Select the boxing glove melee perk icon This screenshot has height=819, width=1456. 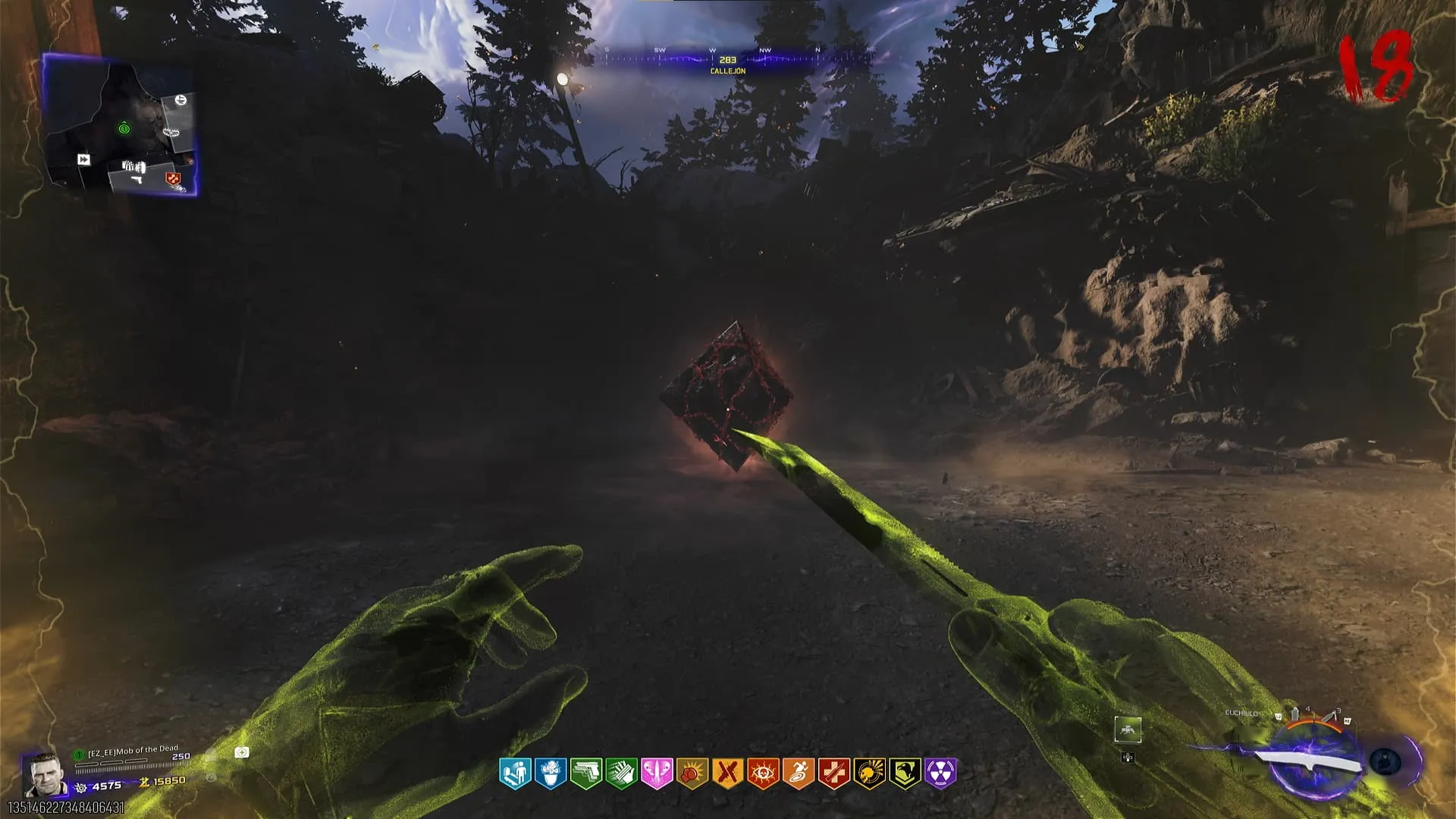tap(692, 773)
